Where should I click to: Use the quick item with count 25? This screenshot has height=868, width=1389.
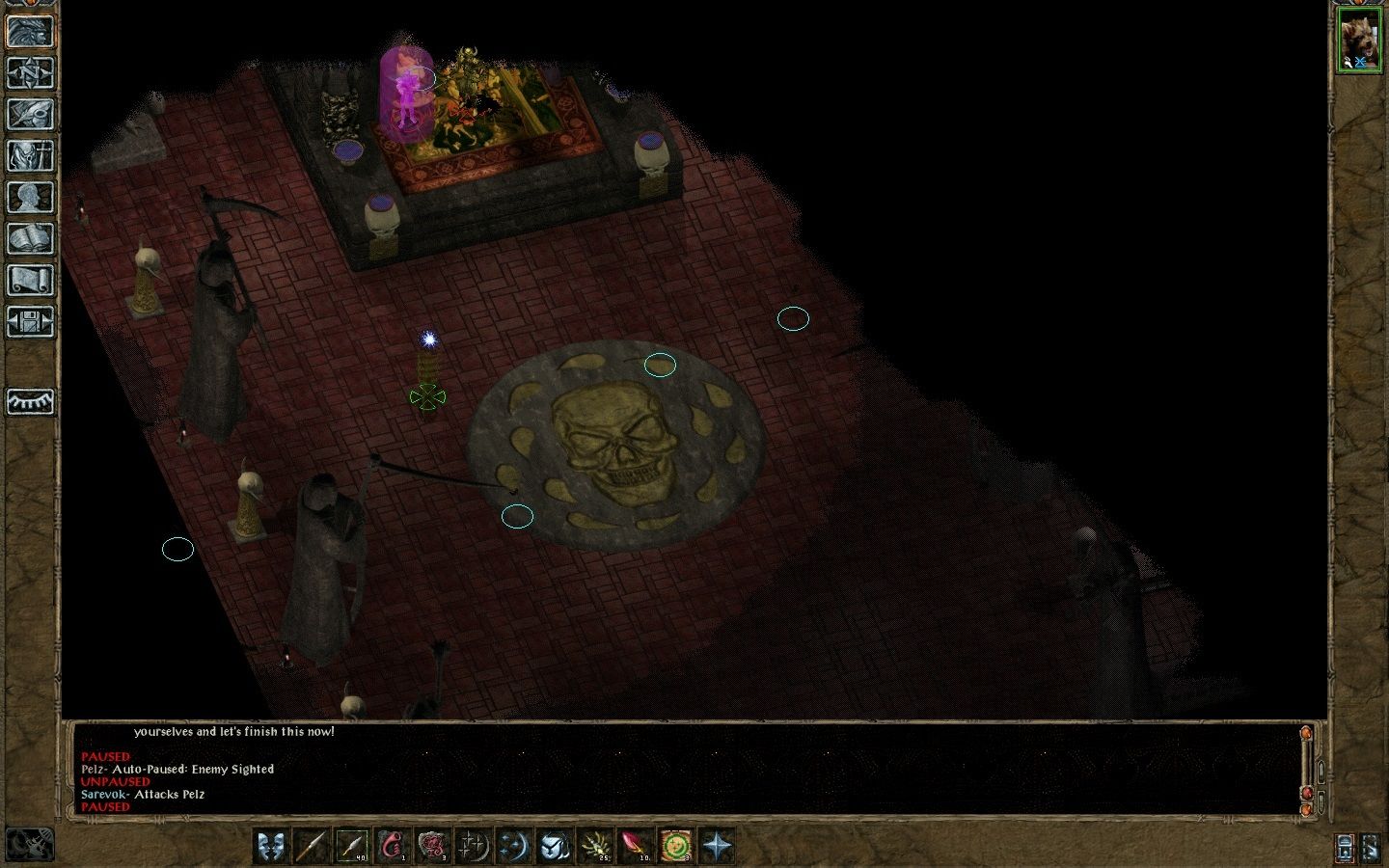pos(595,846)
